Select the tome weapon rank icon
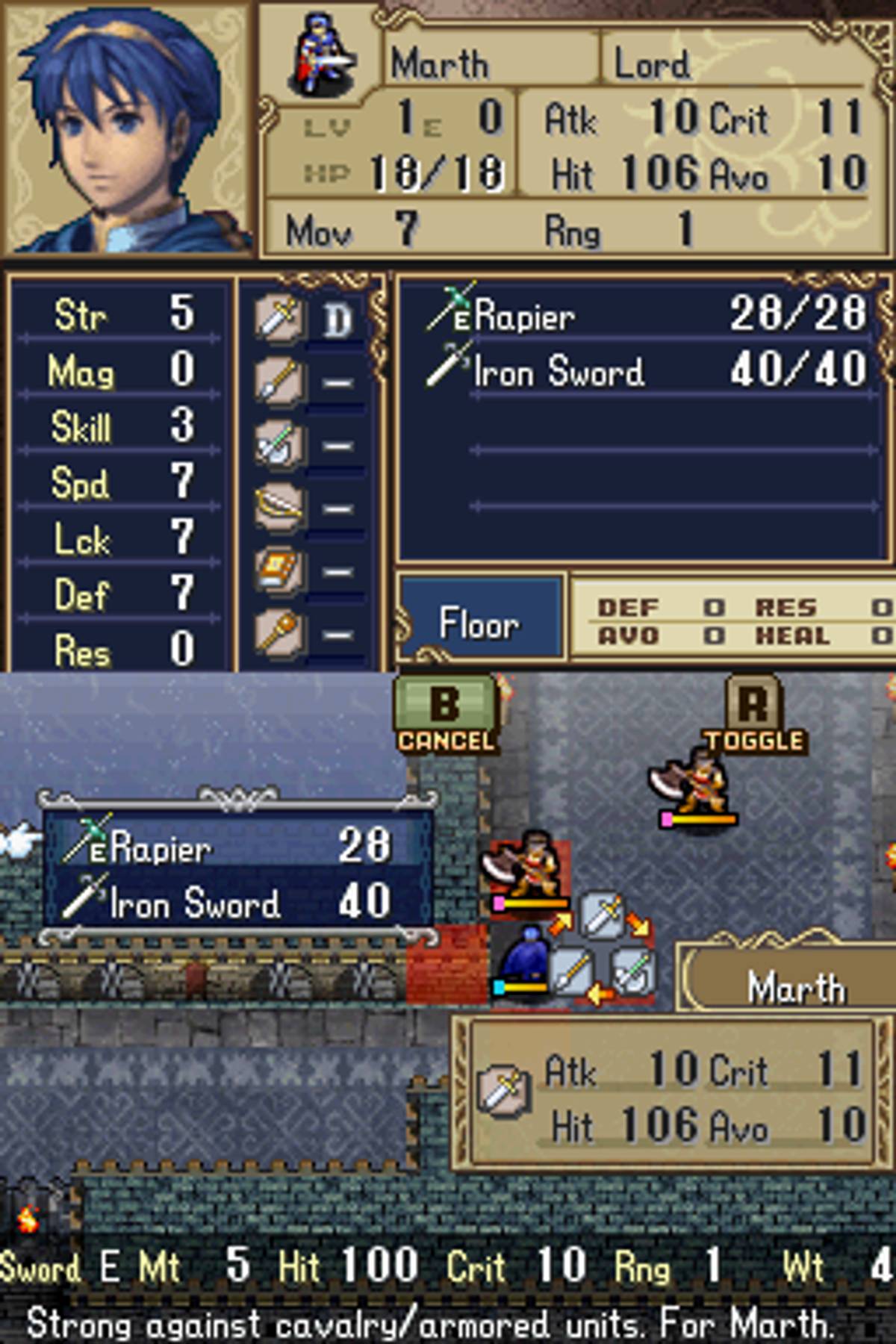The image size is (896, 1344). click(279, 570)
